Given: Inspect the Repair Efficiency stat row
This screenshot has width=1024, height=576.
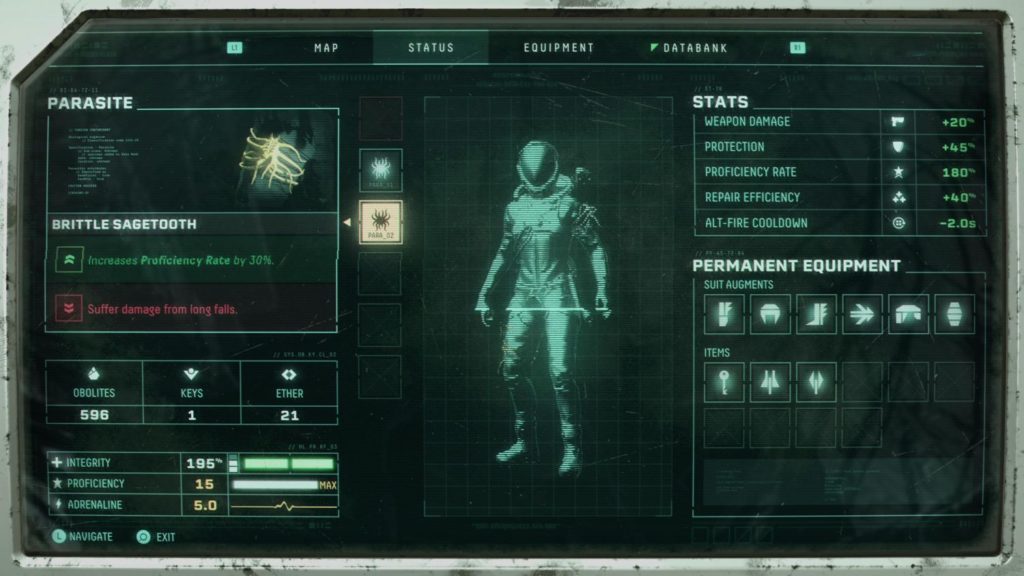Looking at the screenshot, I should [838, 197].
